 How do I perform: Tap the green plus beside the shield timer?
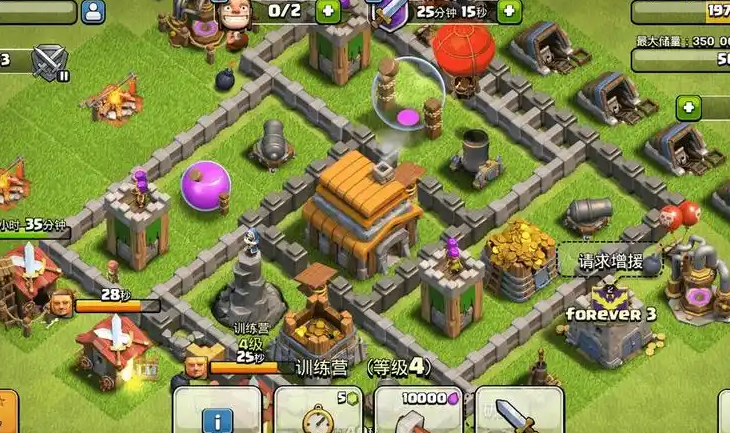pos(508,11)
